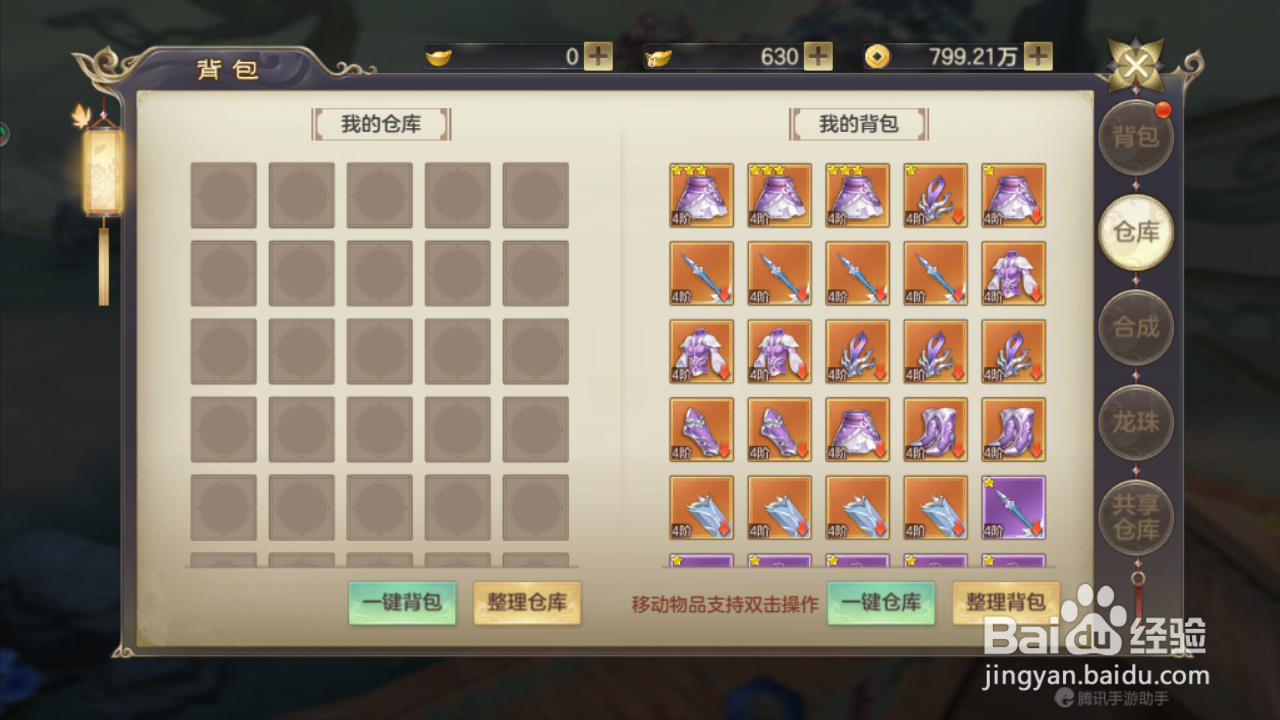Select the 仓库 sidebar icon
Image resolution: width=1280 pixels, height=720 pixels.
1135,232
